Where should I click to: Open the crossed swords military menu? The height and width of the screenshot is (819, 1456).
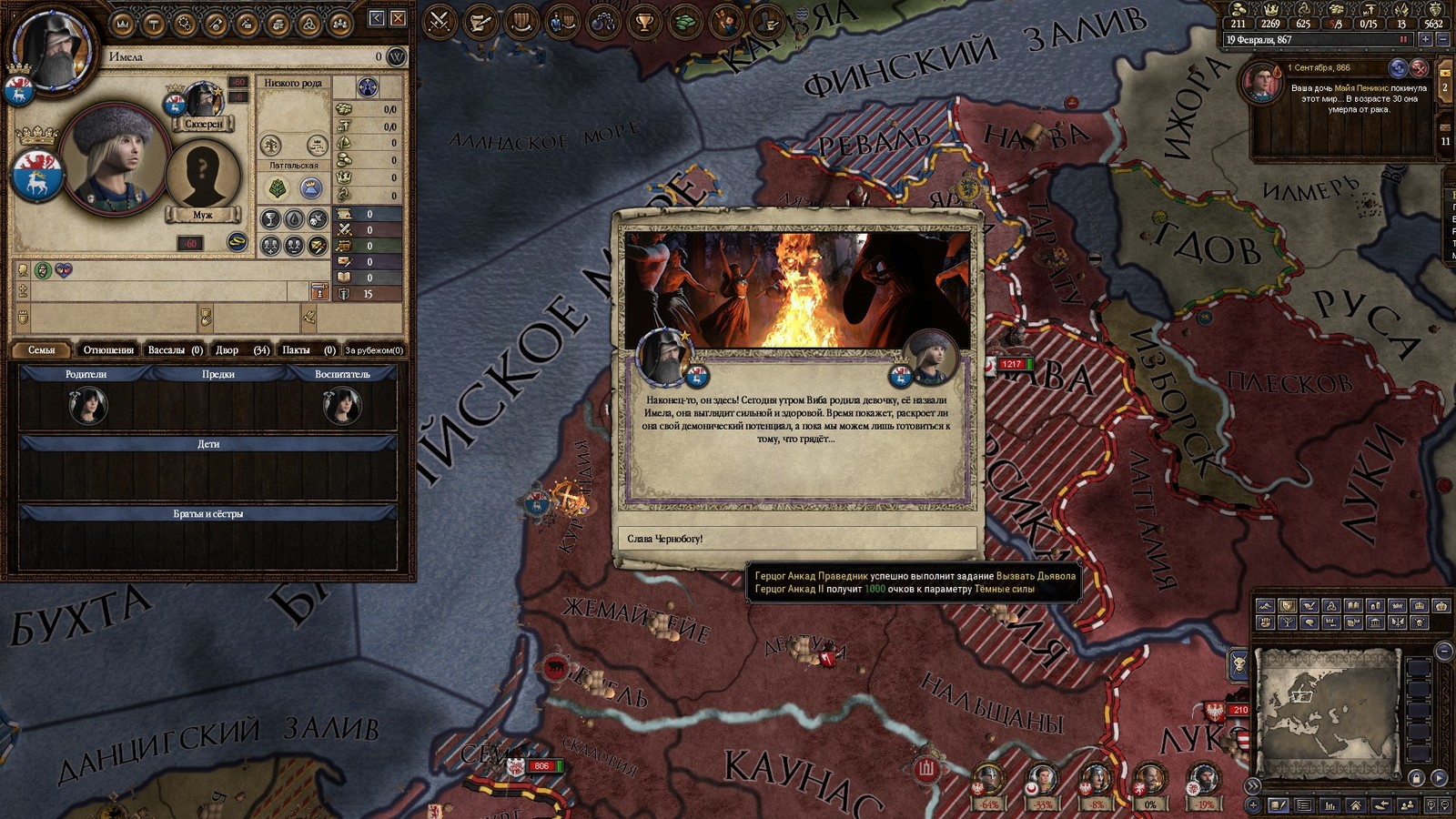(x=440, y=20)
